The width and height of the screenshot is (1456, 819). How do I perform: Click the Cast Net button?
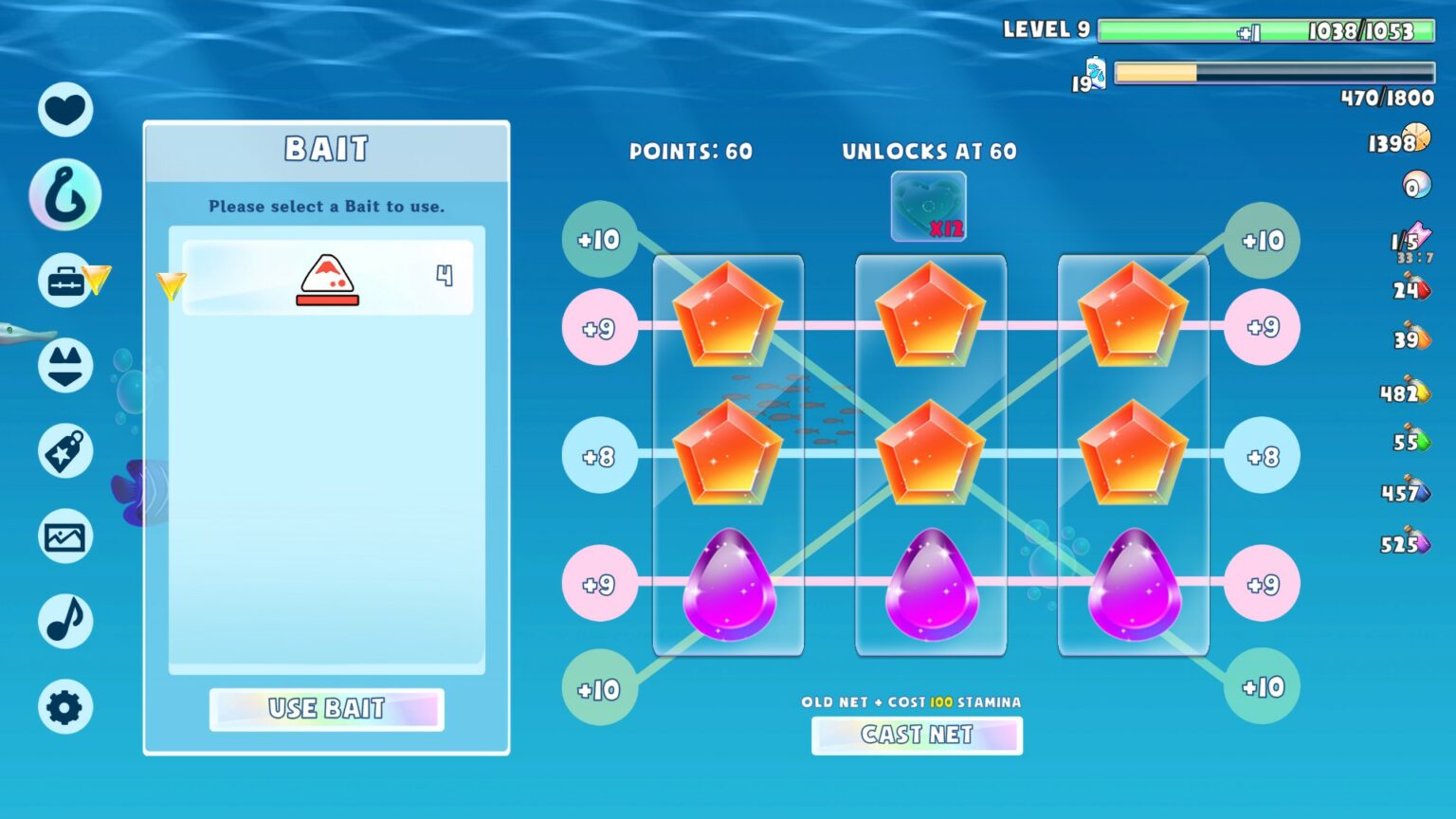coord(917,735)
